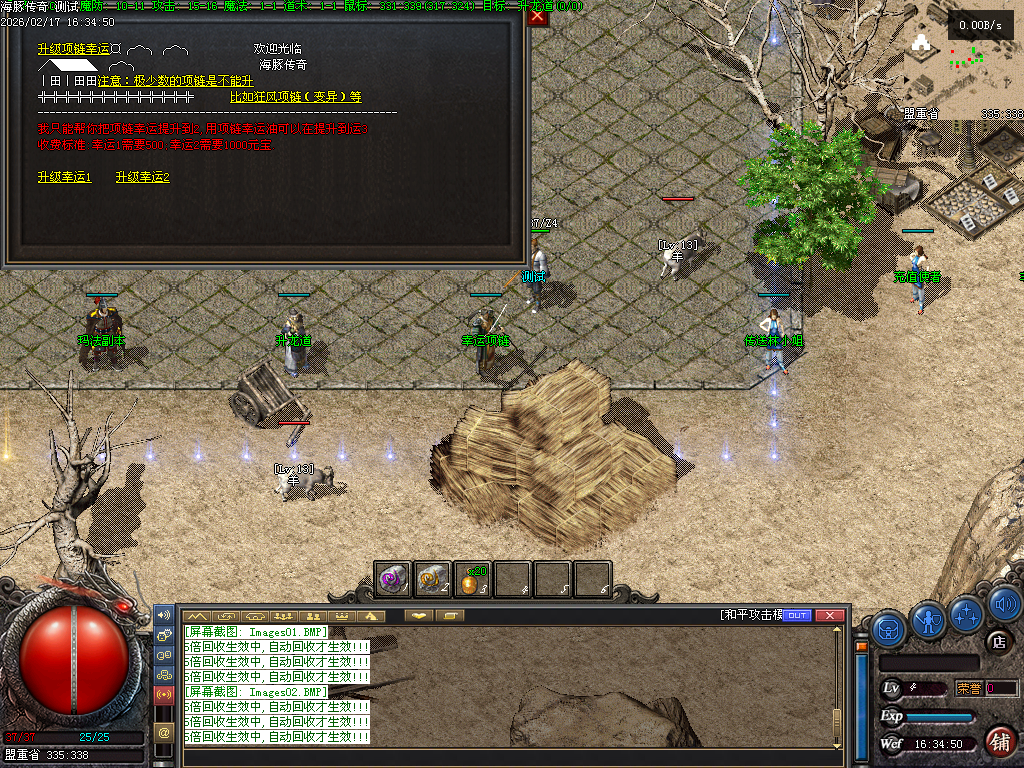Toggle the sound speaker round button
This screenshot has width=1024, height=768.
(x=1003, y=603)
